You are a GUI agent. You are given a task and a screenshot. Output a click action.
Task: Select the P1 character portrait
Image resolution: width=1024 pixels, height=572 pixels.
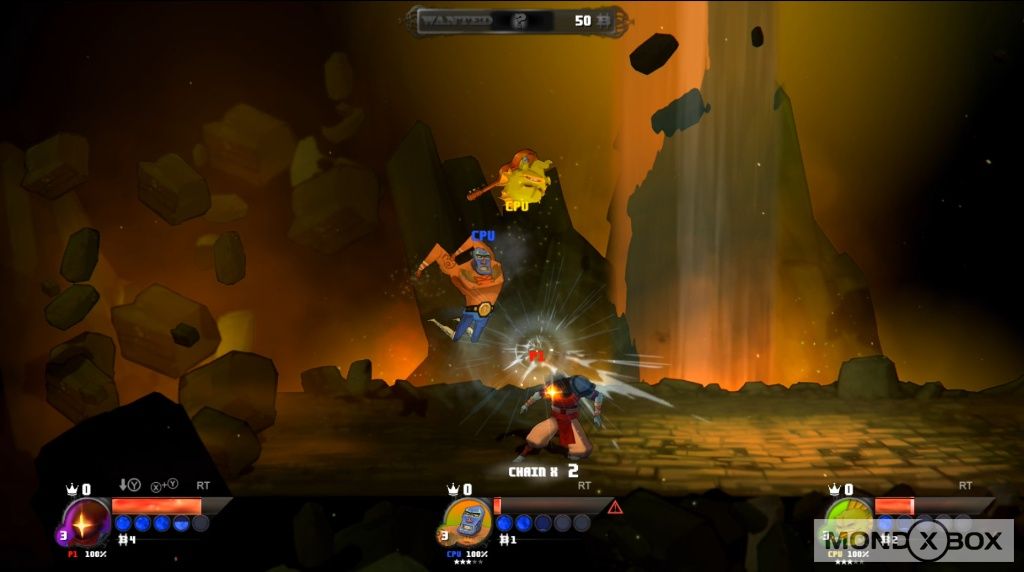[85, 522]
